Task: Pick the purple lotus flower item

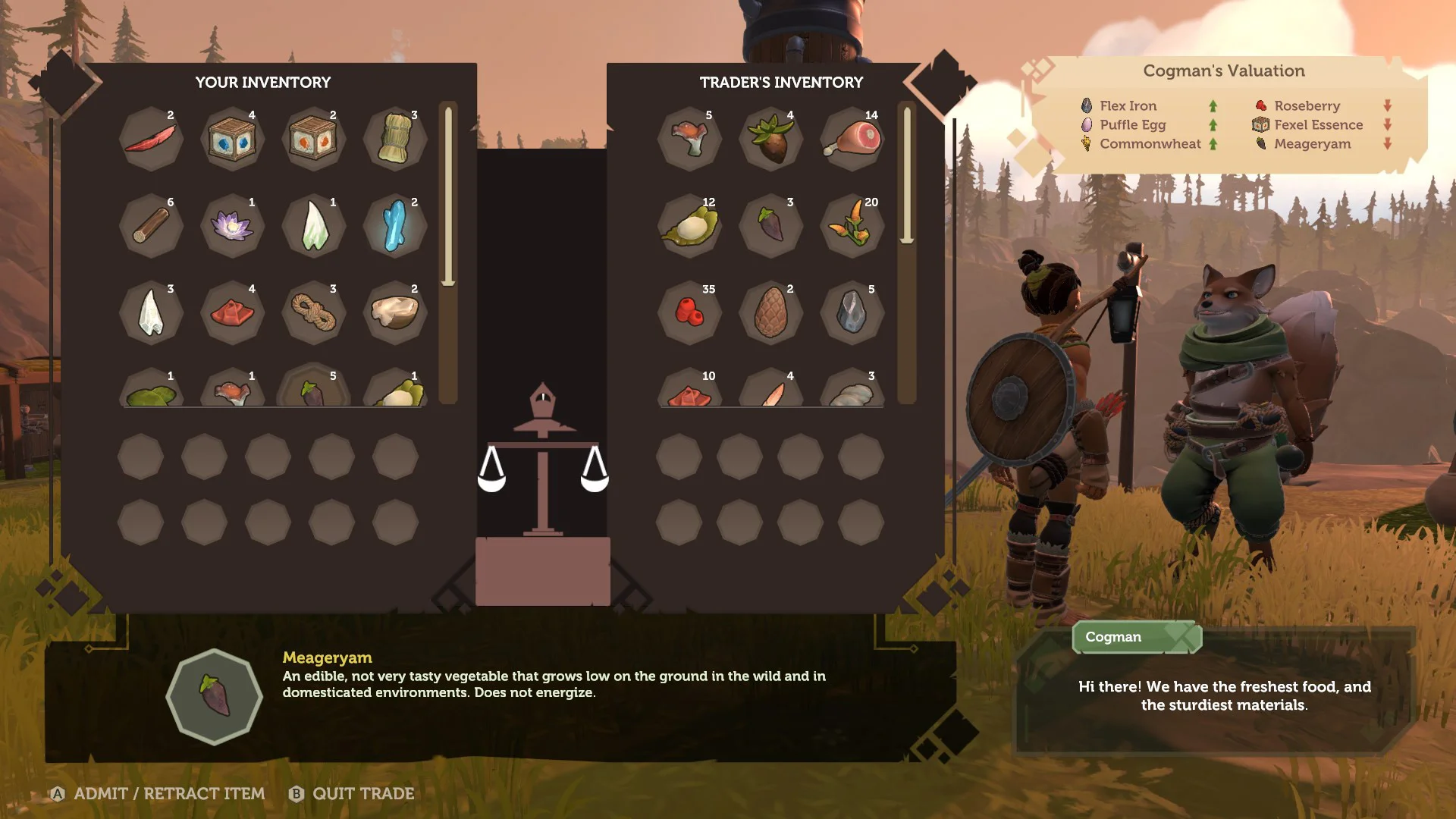Action: pos(232,226)
